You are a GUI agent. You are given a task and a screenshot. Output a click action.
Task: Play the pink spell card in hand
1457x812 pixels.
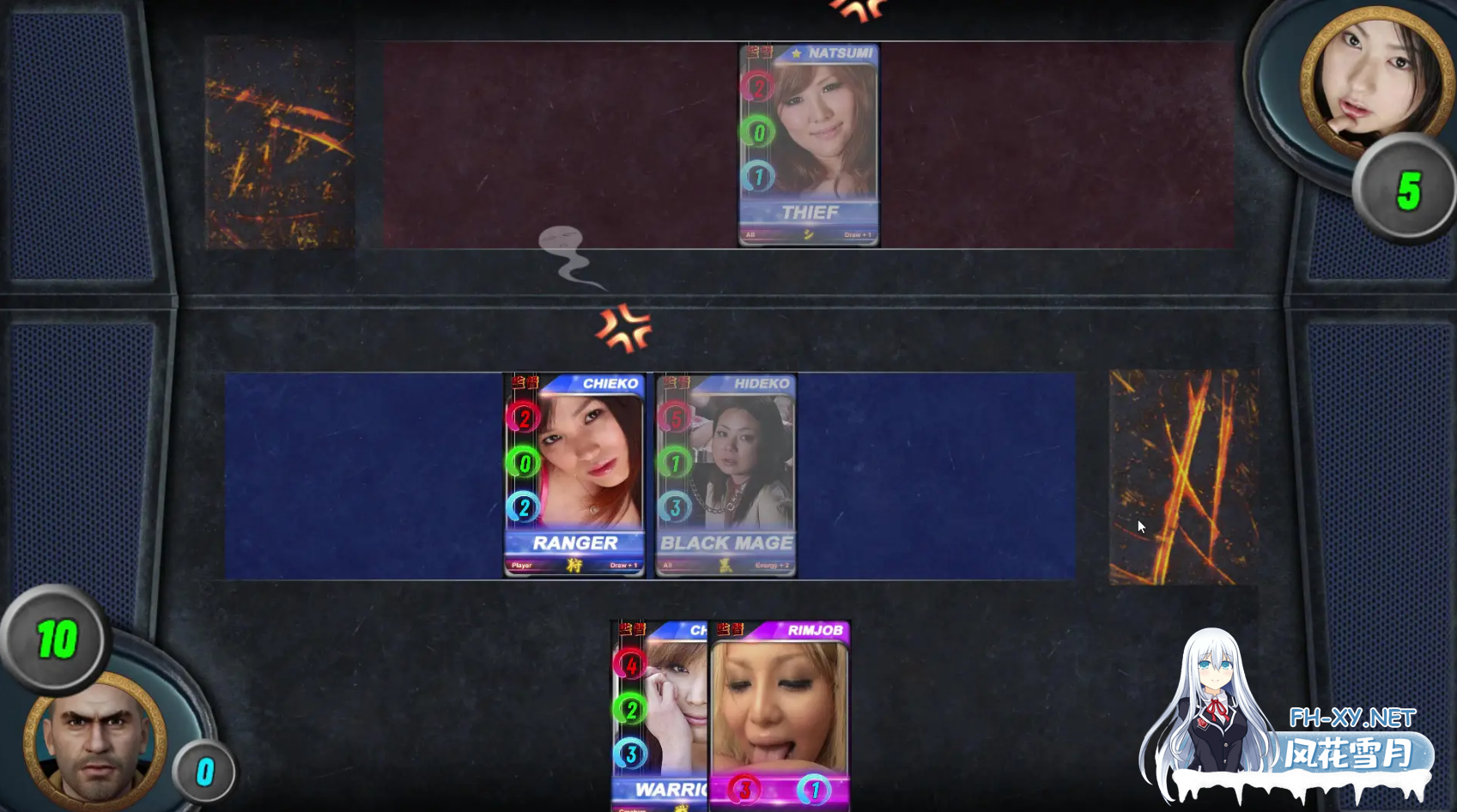tap(780, 717)
